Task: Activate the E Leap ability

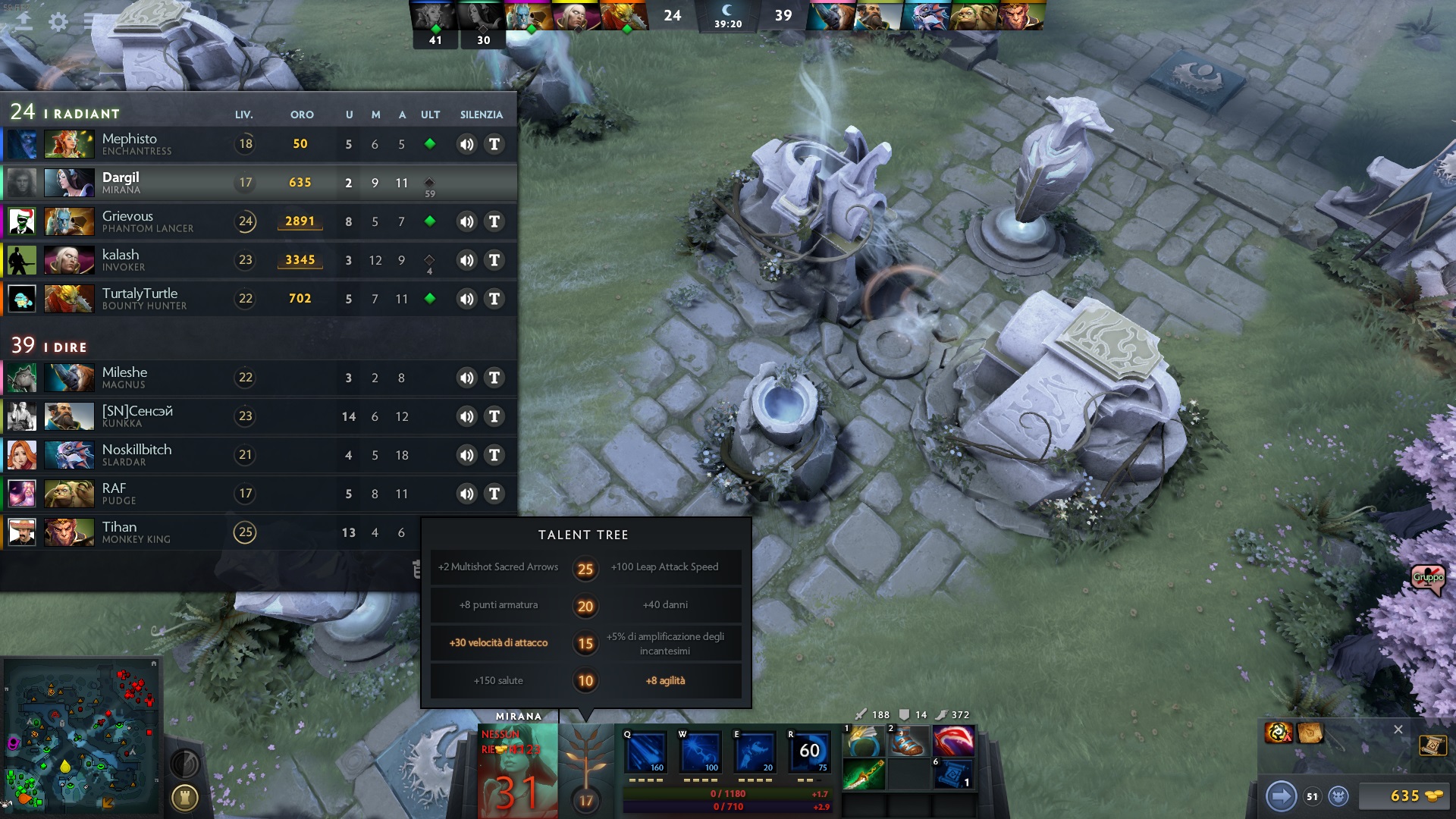Action: point(755,752)
